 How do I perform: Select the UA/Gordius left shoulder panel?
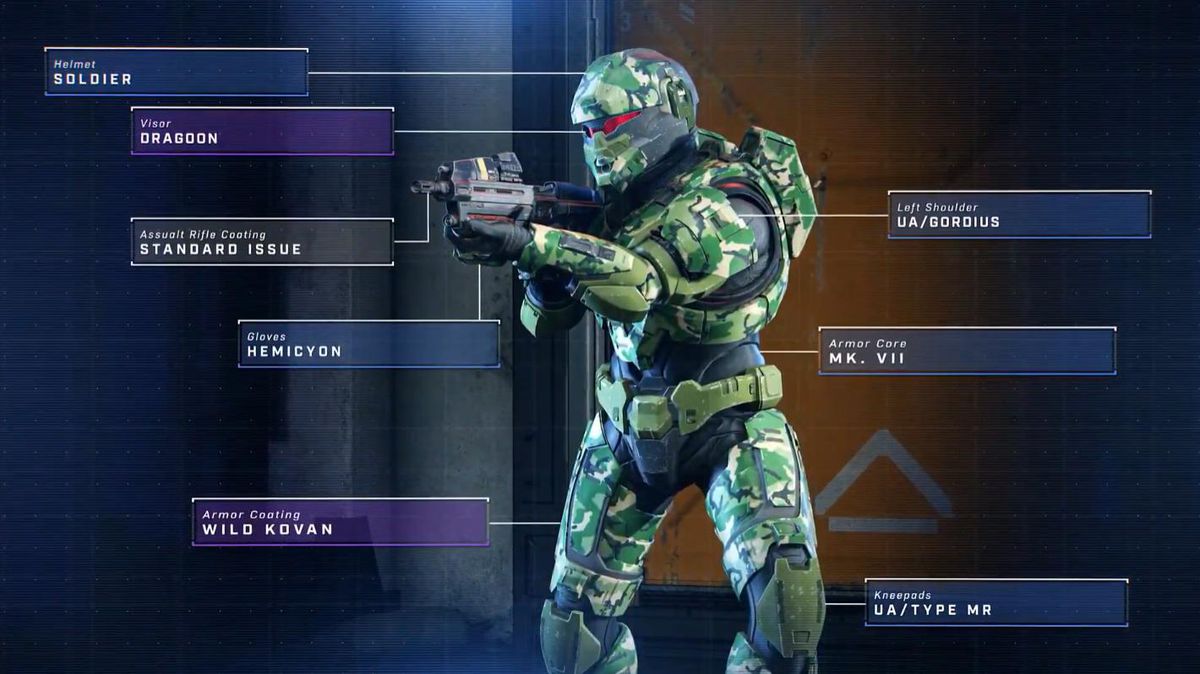1018,215
